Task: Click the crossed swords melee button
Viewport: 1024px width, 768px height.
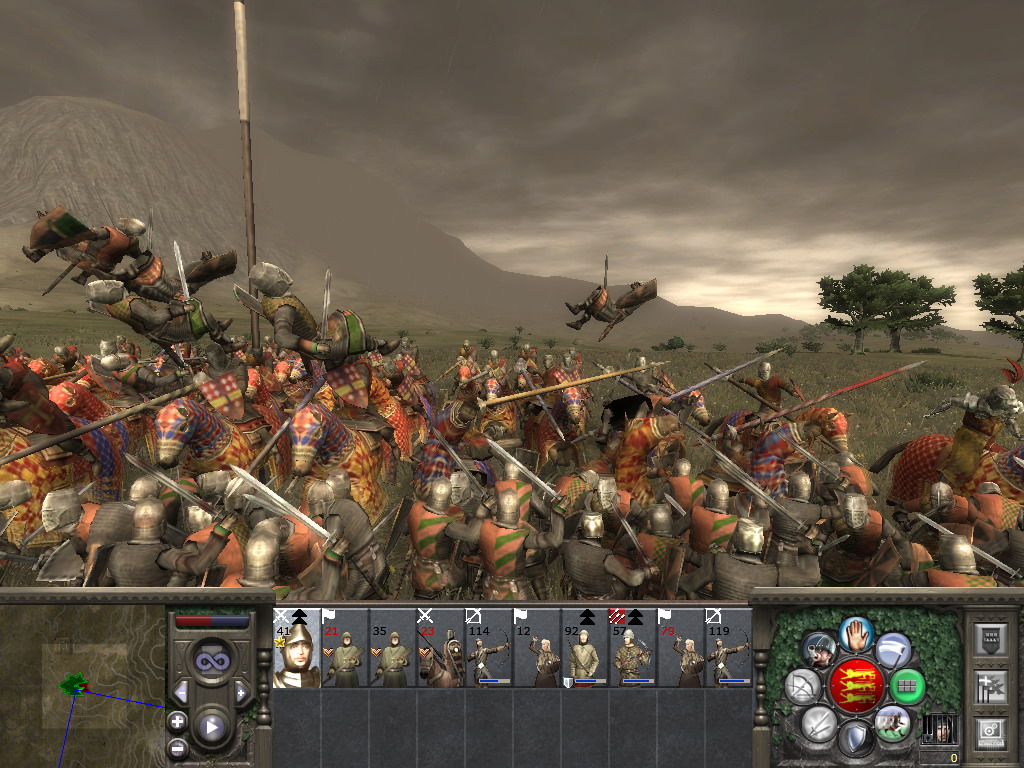Action: click(x=818, y=723)
